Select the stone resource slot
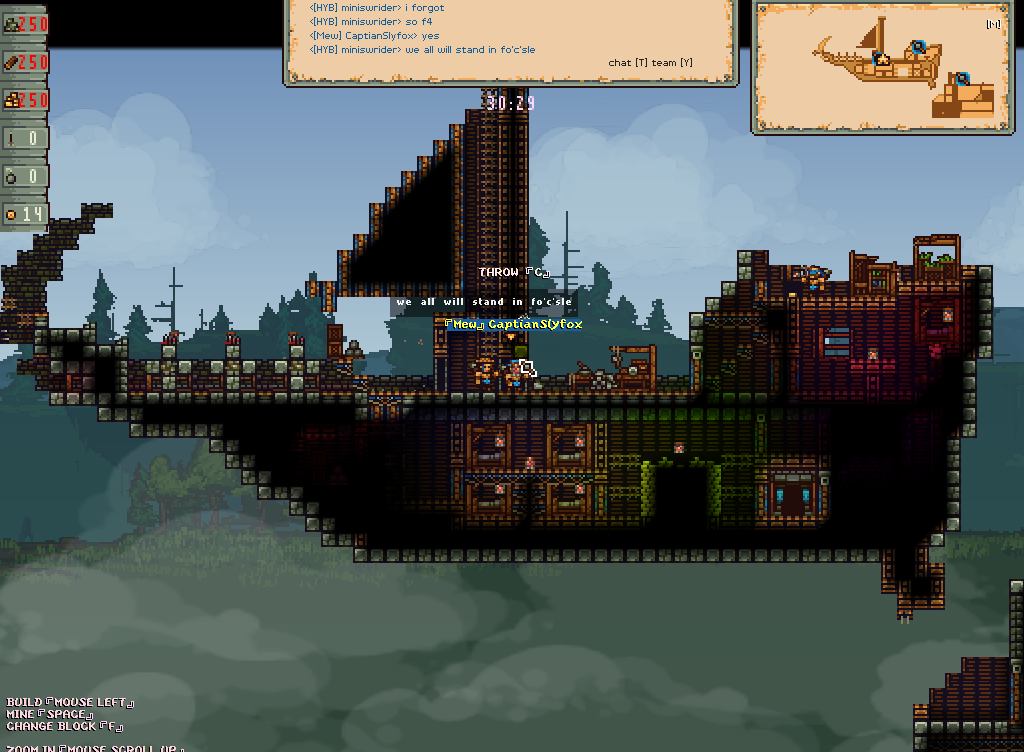 tap(24, 25)
